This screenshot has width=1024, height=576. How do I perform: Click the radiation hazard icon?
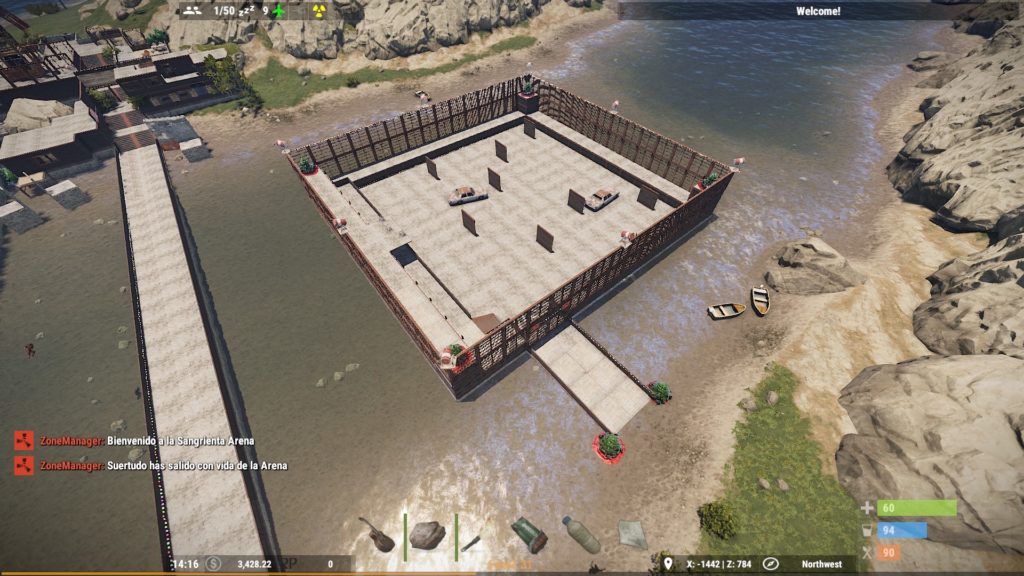[x=319, y=11]
